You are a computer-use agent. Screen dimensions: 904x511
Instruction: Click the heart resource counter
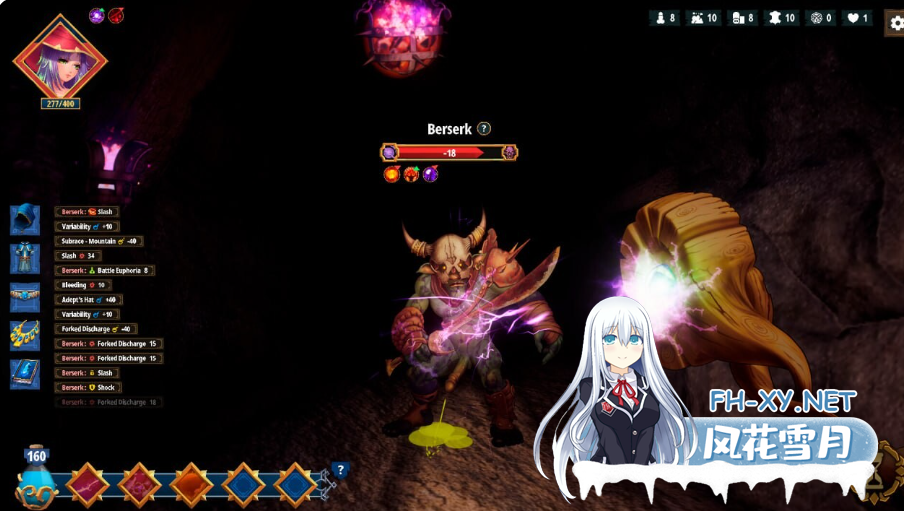click(x=858, y=18)
